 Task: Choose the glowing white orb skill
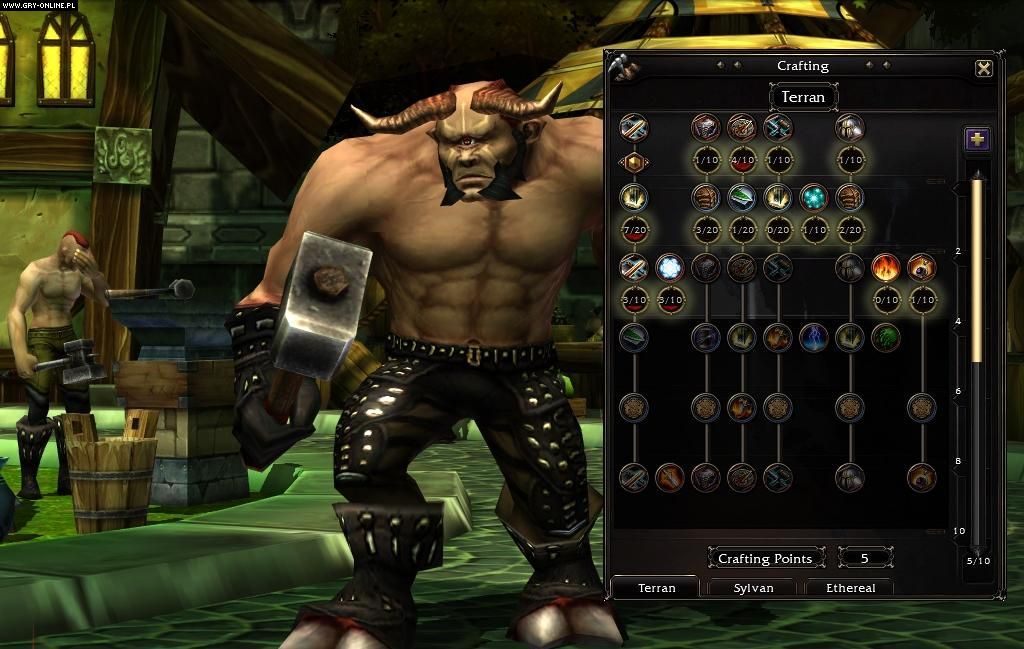(669, 267)
